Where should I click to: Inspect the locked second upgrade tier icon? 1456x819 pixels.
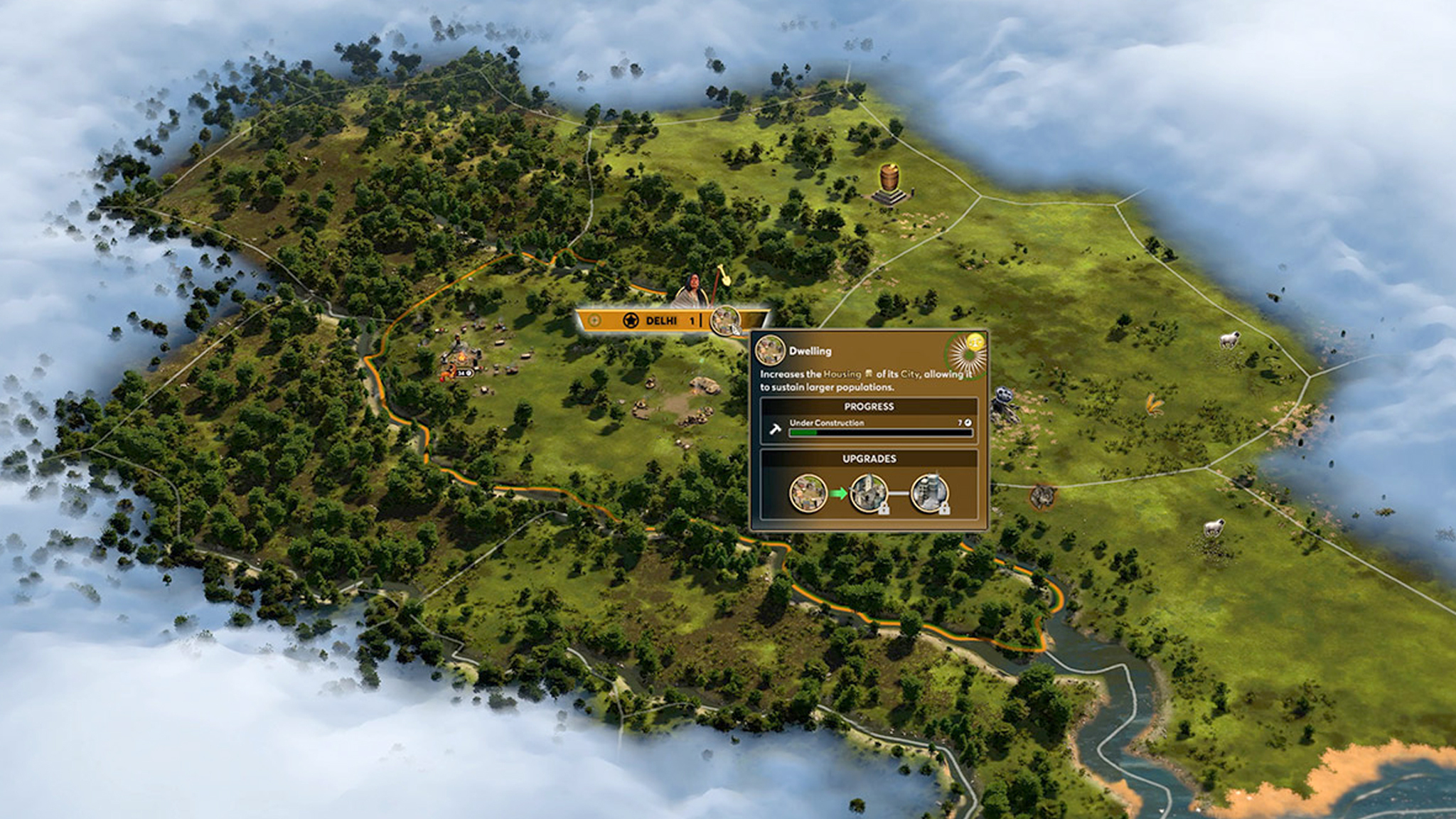point(869,493)
